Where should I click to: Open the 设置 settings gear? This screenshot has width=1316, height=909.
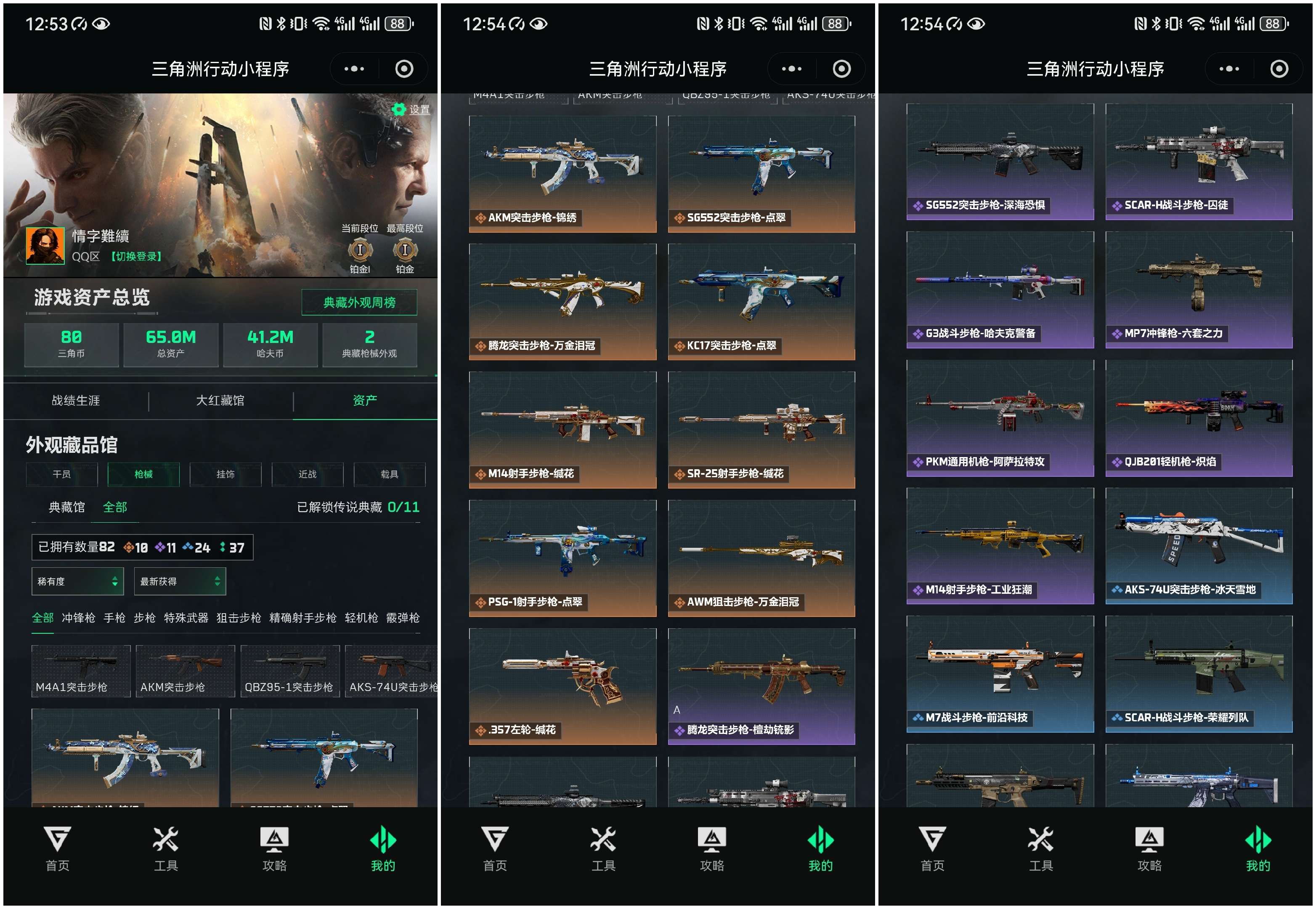pyautogui.click(x=411, y=109)
